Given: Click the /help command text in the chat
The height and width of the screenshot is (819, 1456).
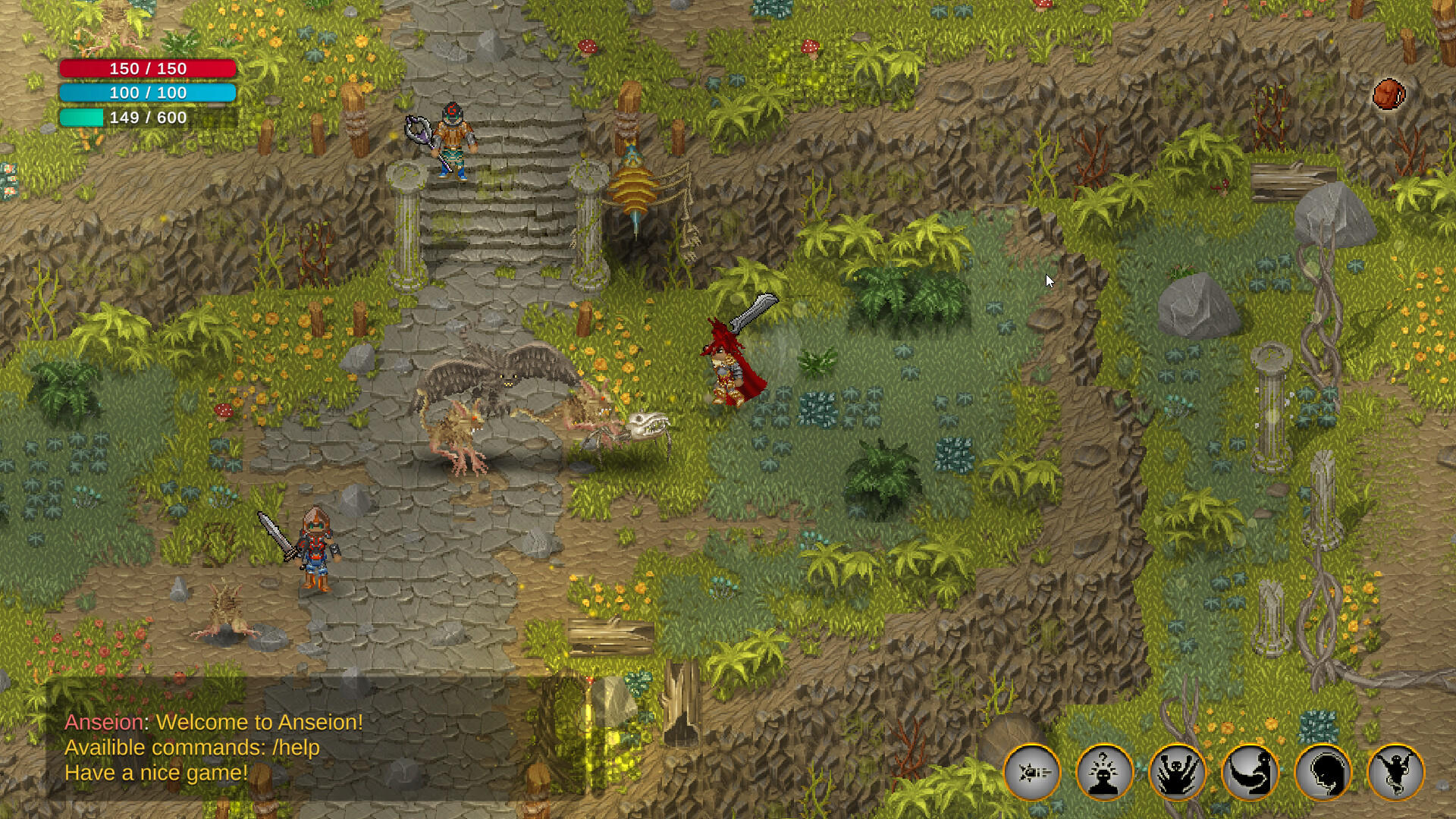Looking at the screenshot, I should coord(296,747).
